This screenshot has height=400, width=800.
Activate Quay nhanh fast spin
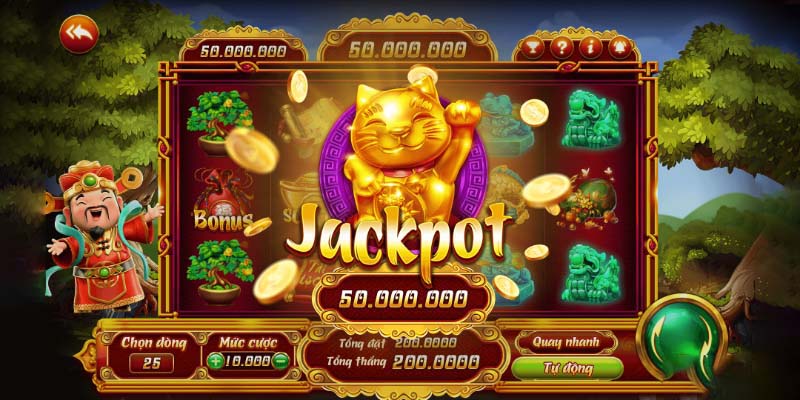[566, 342]
